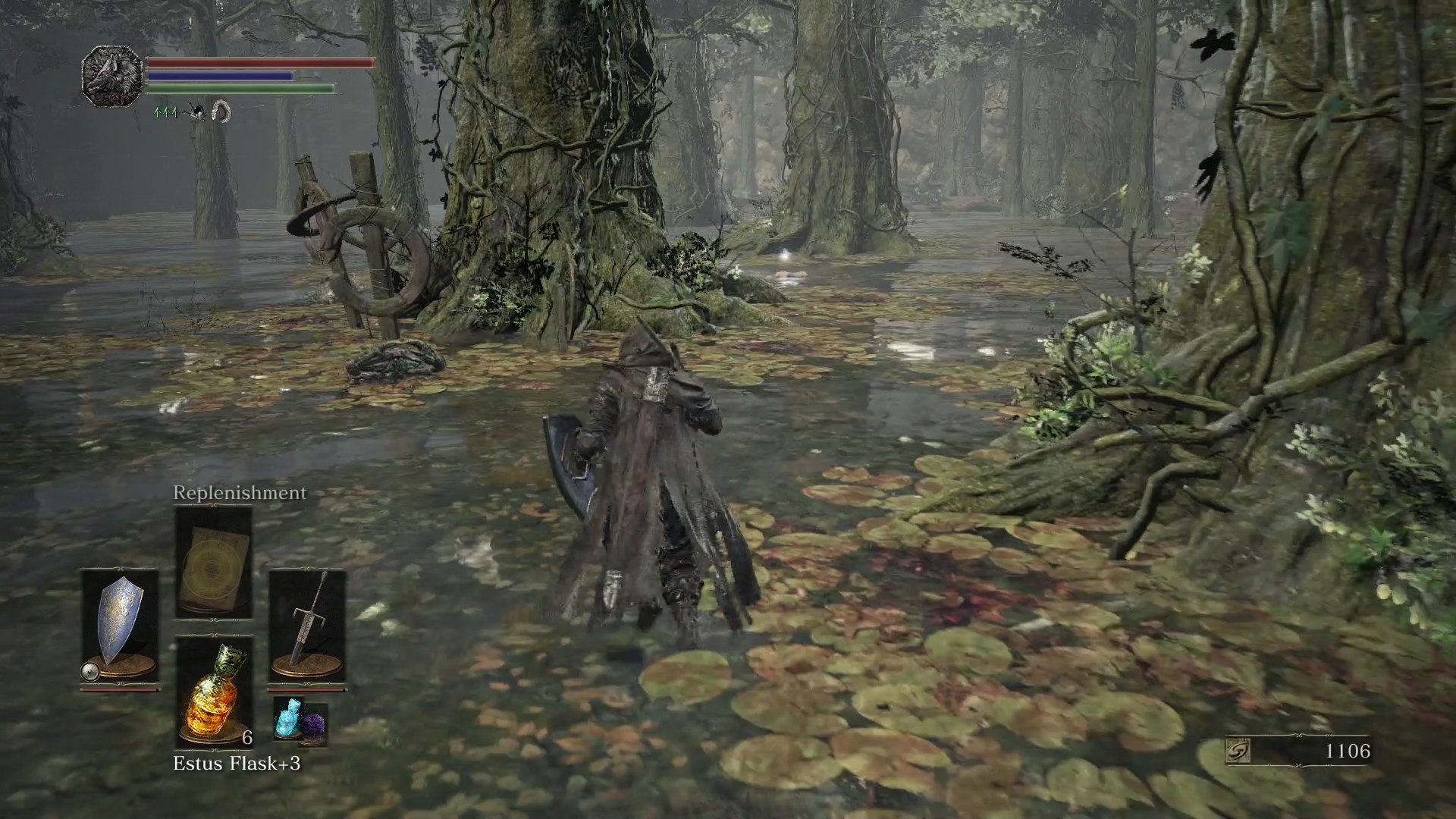Toggle the small round shield badge on the shield slot
Image resolution: width=1456 pixels, height=819 pixels.
[89, 671]
